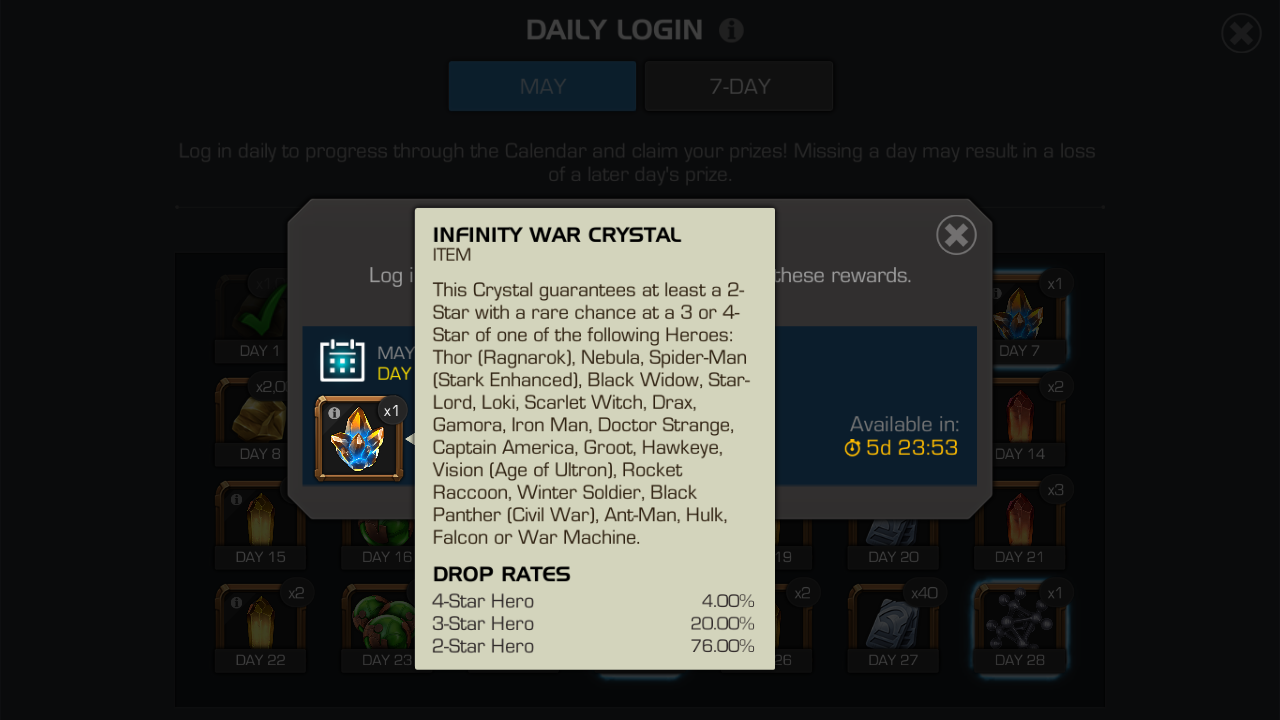Switch to the 7-DAY tab
Image resolution: width=1280 pixels, height=720 pixels.
(x=739, y=86)
